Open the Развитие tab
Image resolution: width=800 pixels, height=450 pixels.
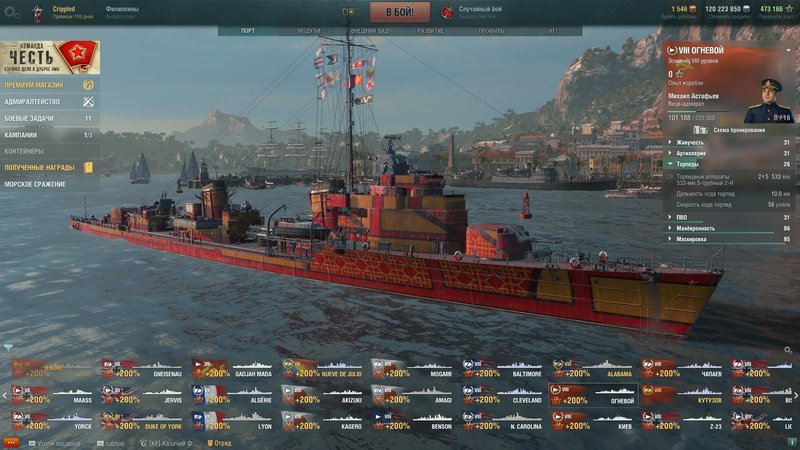(x=430, y=31)
